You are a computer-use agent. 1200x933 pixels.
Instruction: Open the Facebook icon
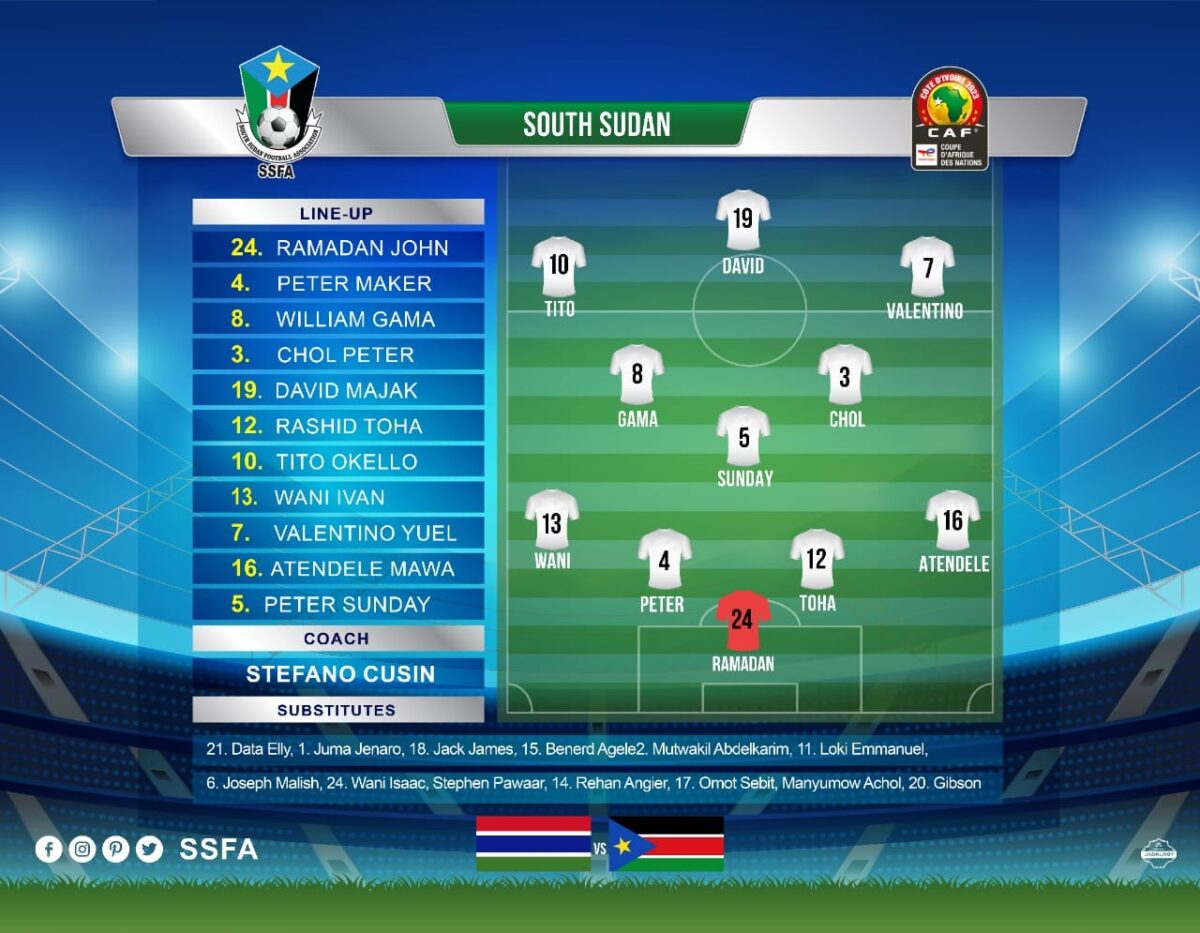49,850
